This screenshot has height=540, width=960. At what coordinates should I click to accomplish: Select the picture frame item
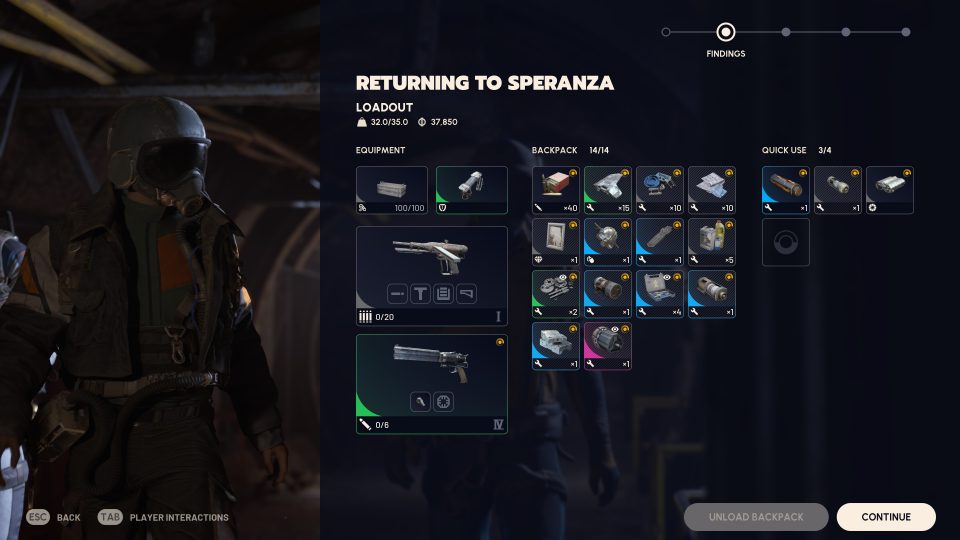(x=556, y=242)
